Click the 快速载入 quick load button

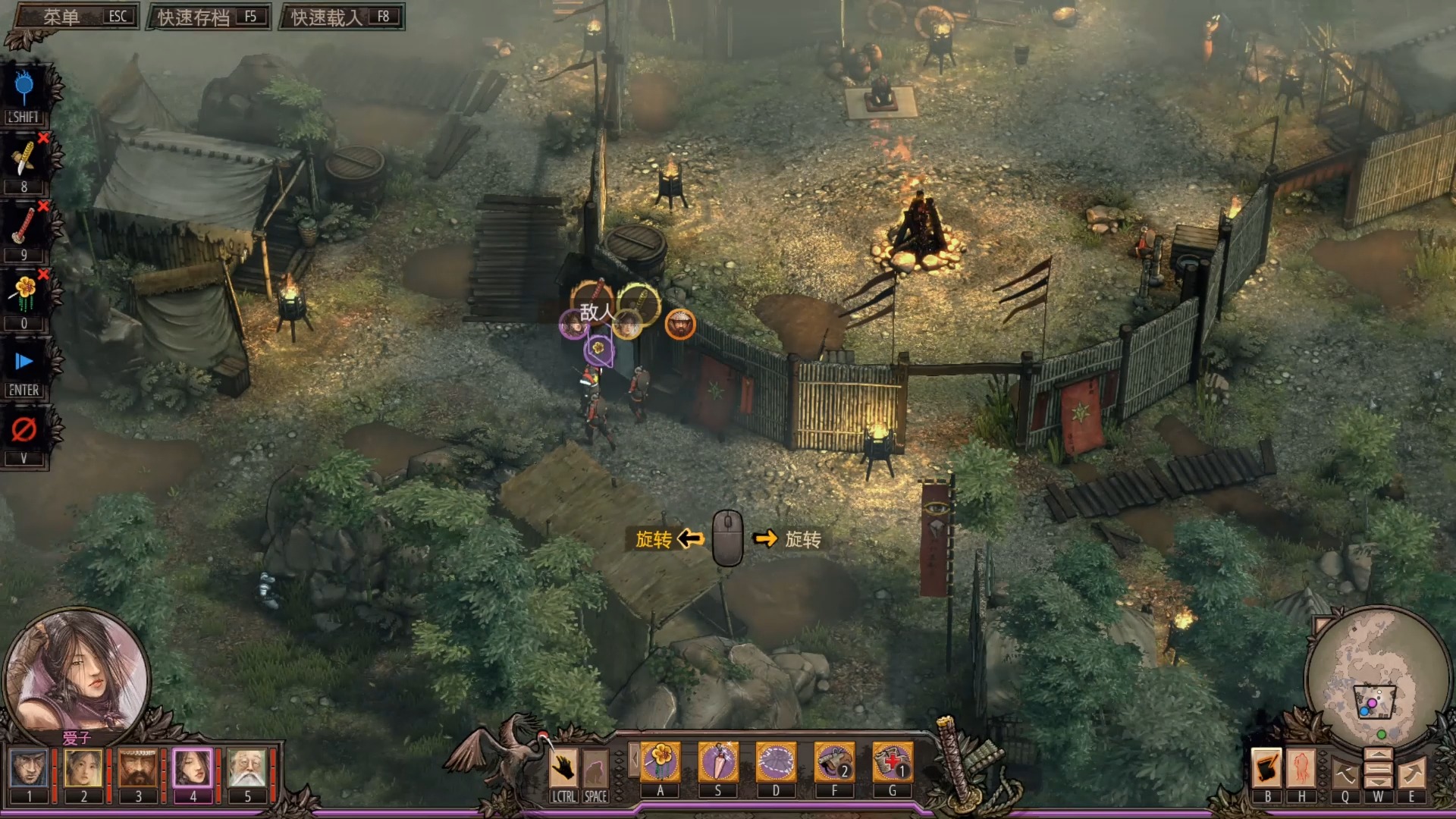(x=342, y=17)
